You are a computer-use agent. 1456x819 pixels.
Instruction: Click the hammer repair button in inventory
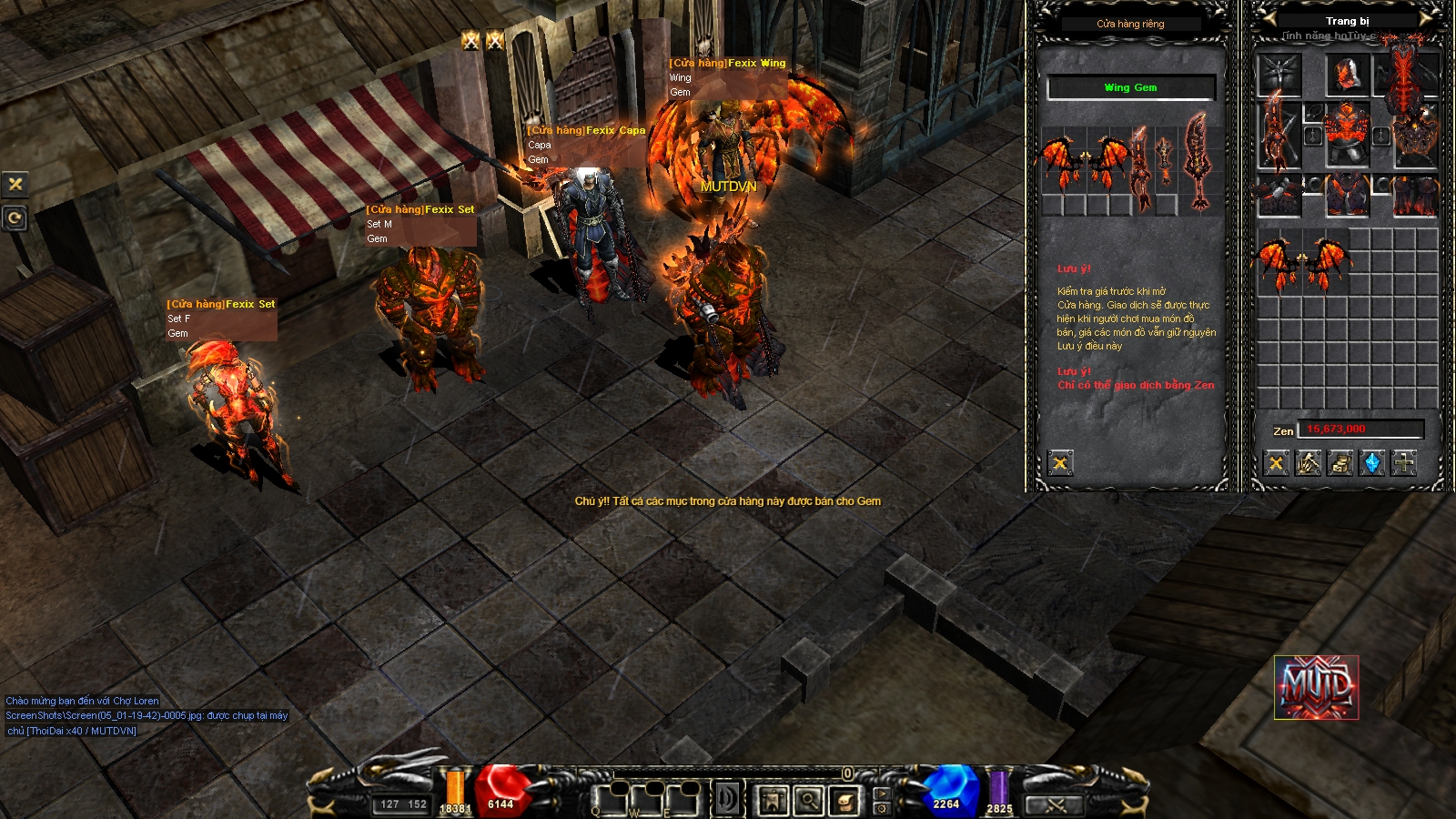click(x=1309, y=464)
